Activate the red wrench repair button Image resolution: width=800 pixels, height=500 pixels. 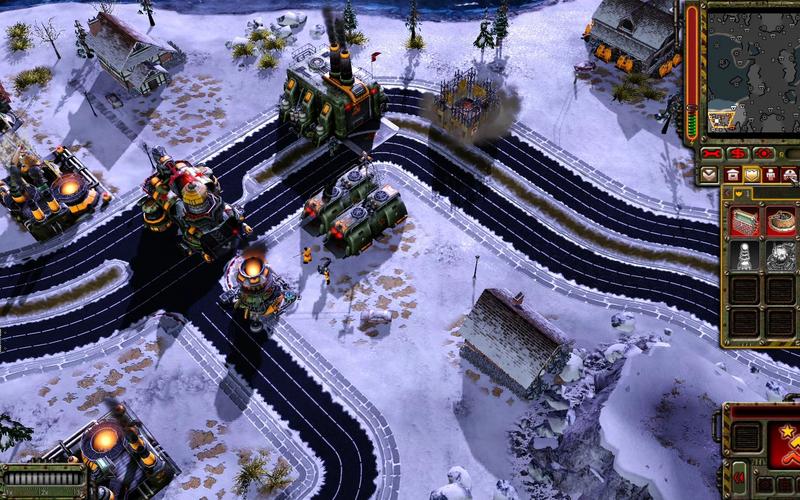(x=712, y=153)
